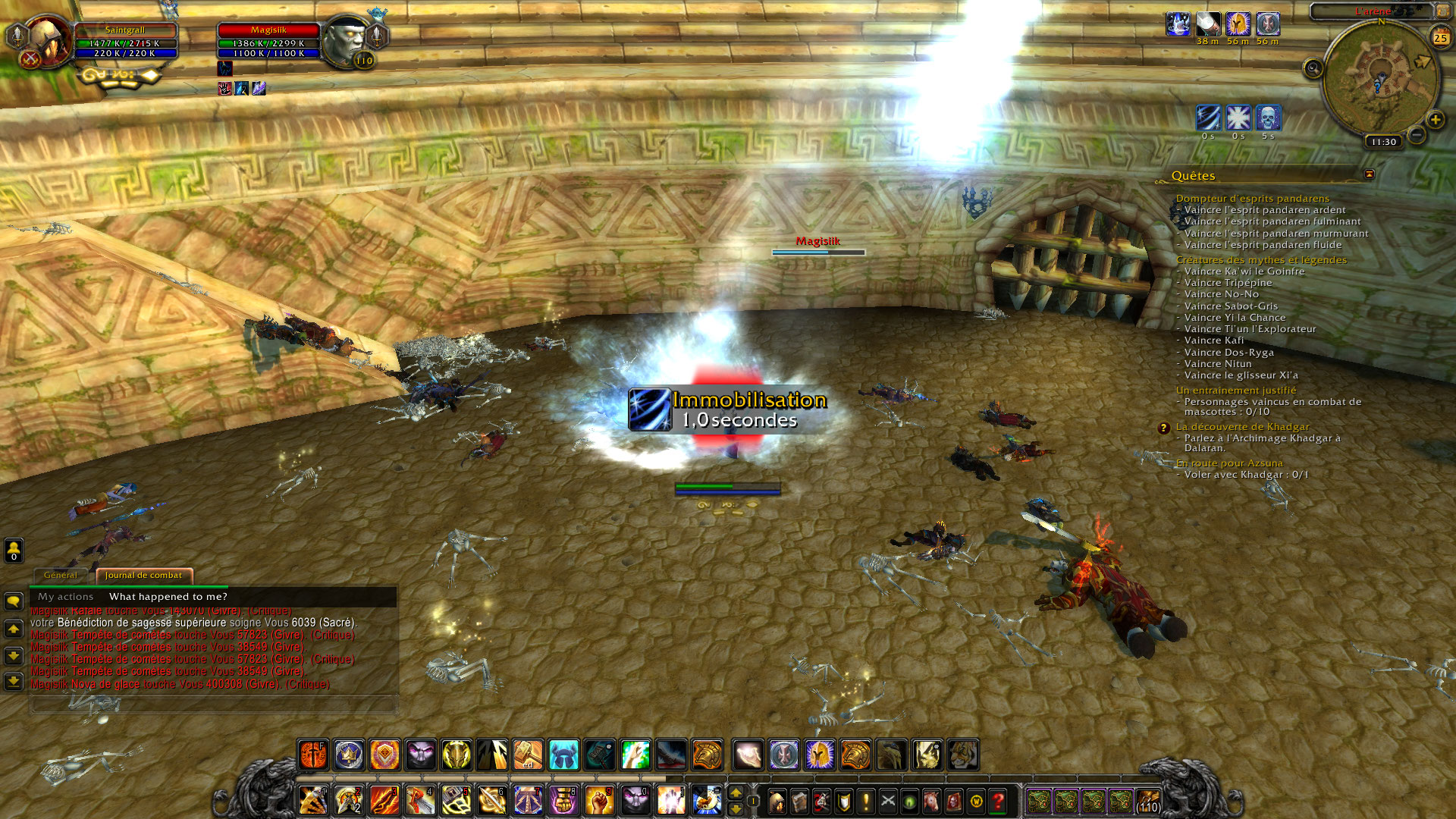Collapse the Quêtes objective tracker
Viewport: 1456px width, 819px height.
(x=1369, y=175)
